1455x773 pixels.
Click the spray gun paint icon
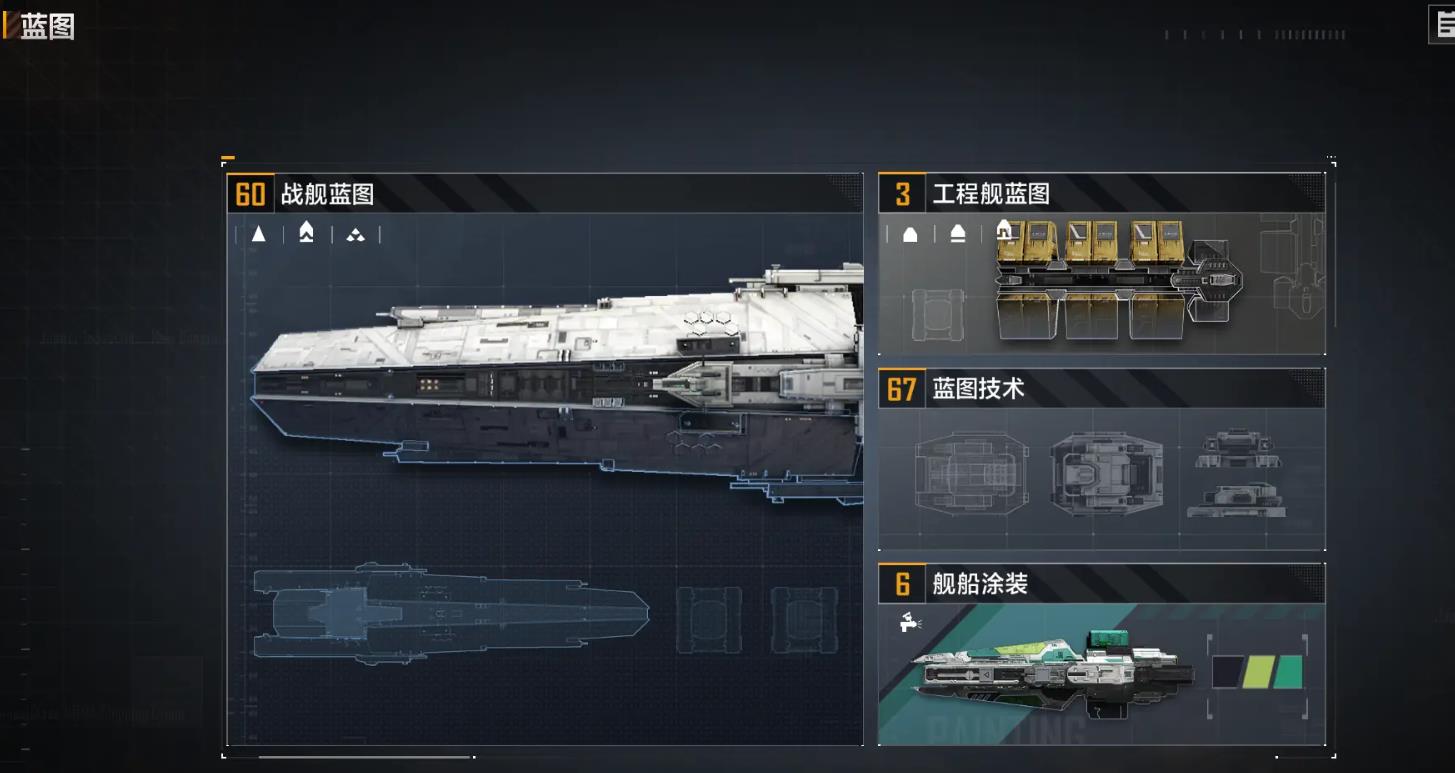pos(910,622)
